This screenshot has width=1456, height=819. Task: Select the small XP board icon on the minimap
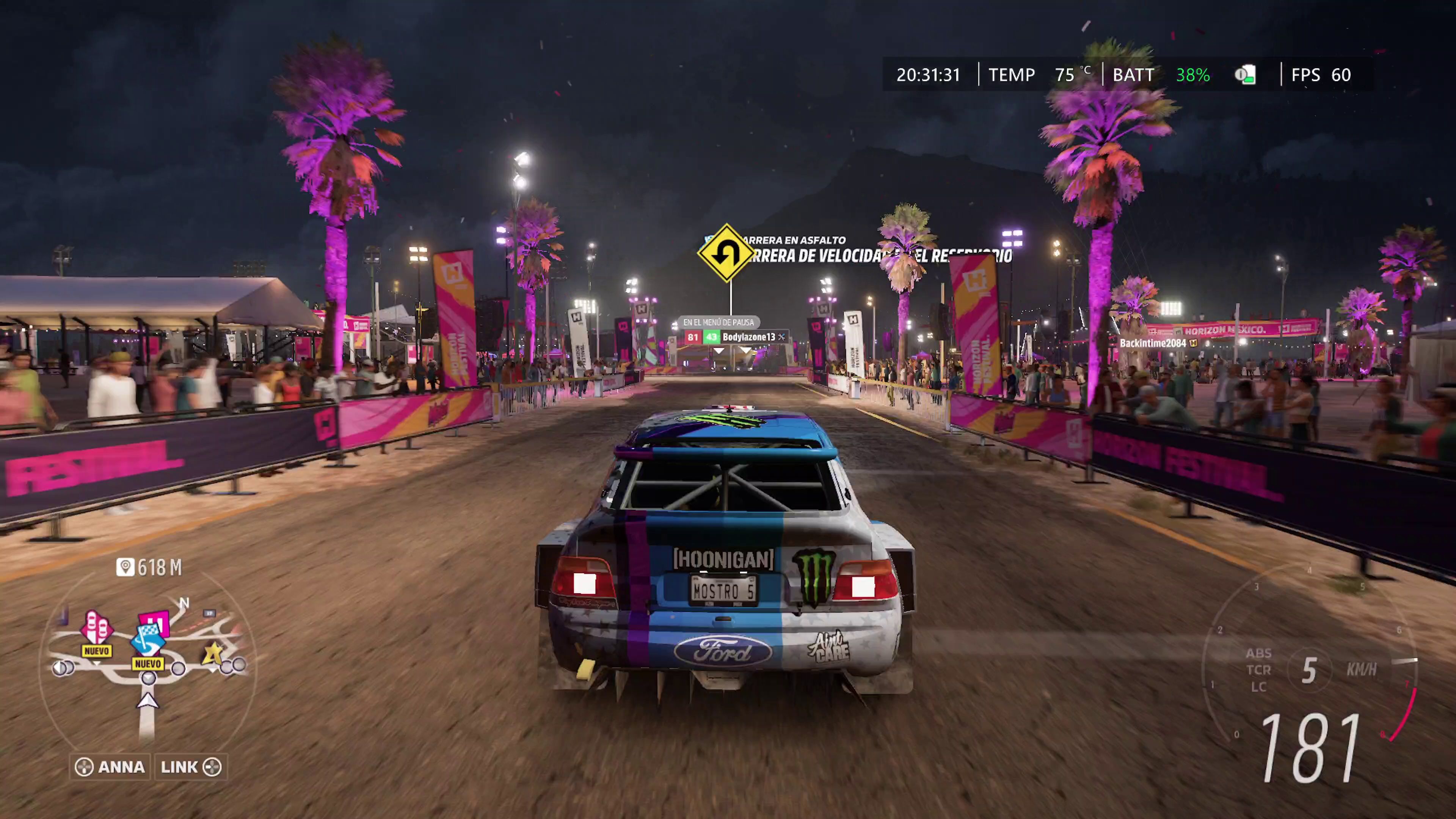(x=210, y=613)
